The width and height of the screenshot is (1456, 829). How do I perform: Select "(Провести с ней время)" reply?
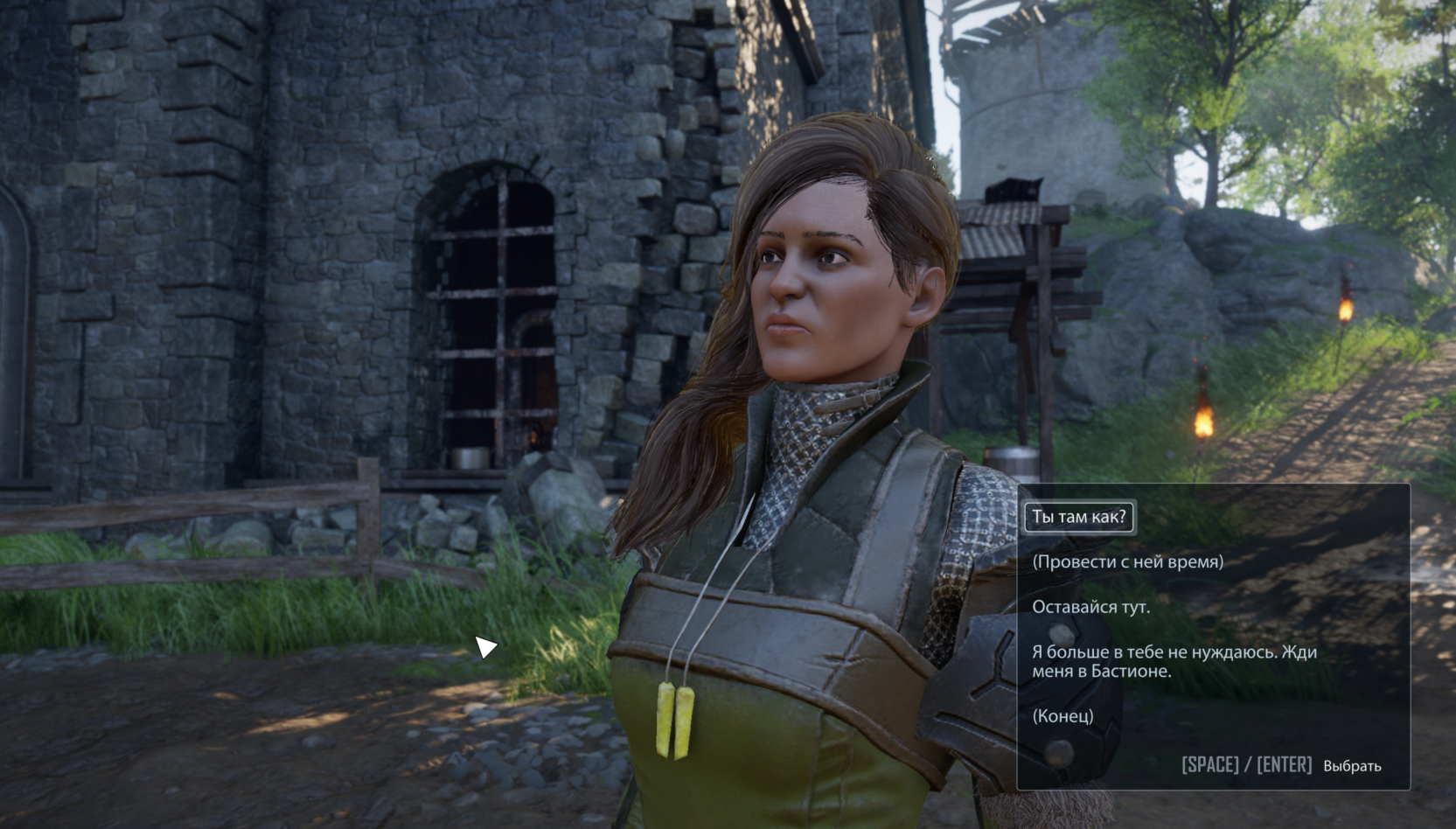click(x=1127, y=561)
